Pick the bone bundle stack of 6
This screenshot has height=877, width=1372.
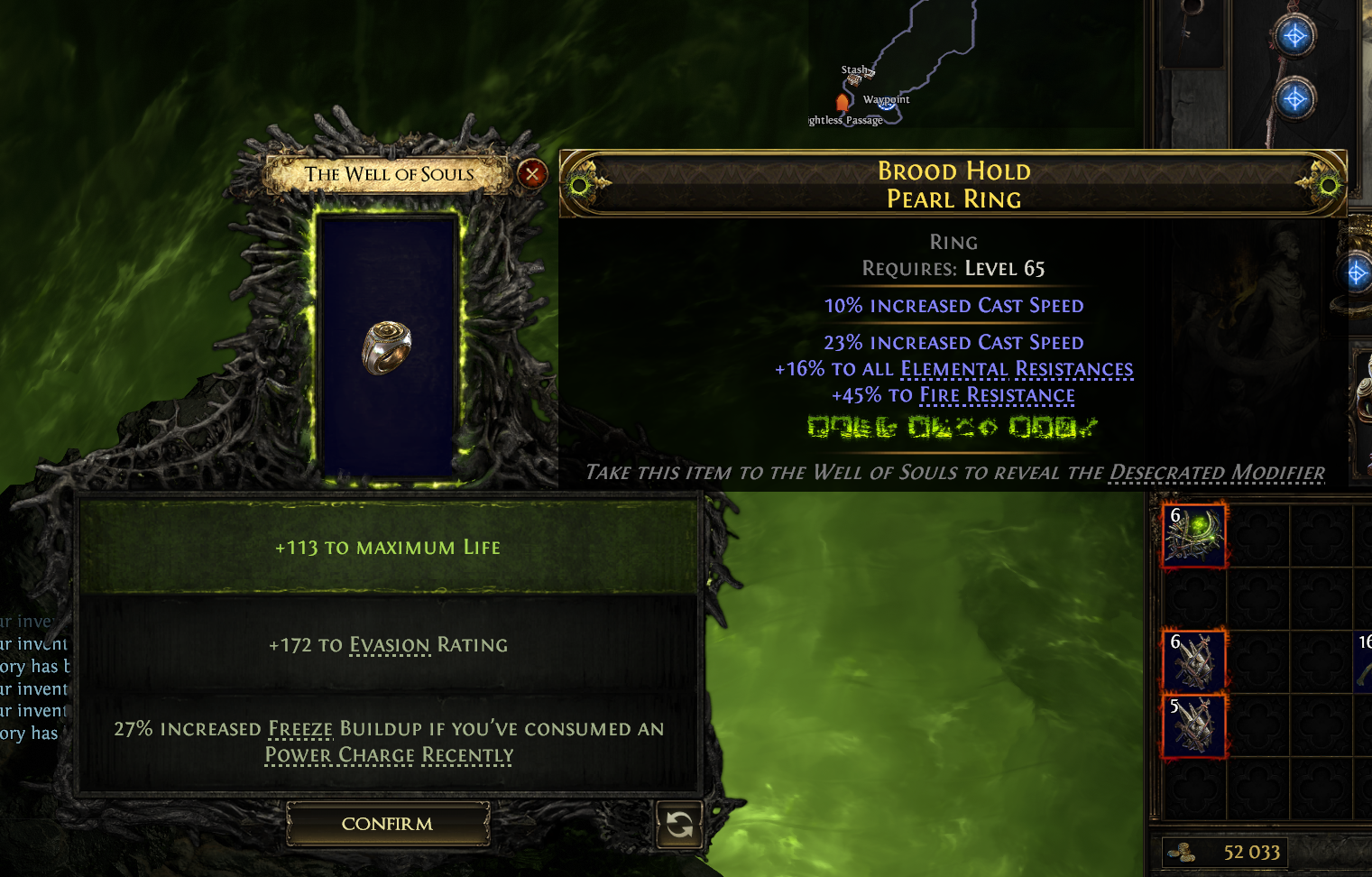(x=1194, y=661)
